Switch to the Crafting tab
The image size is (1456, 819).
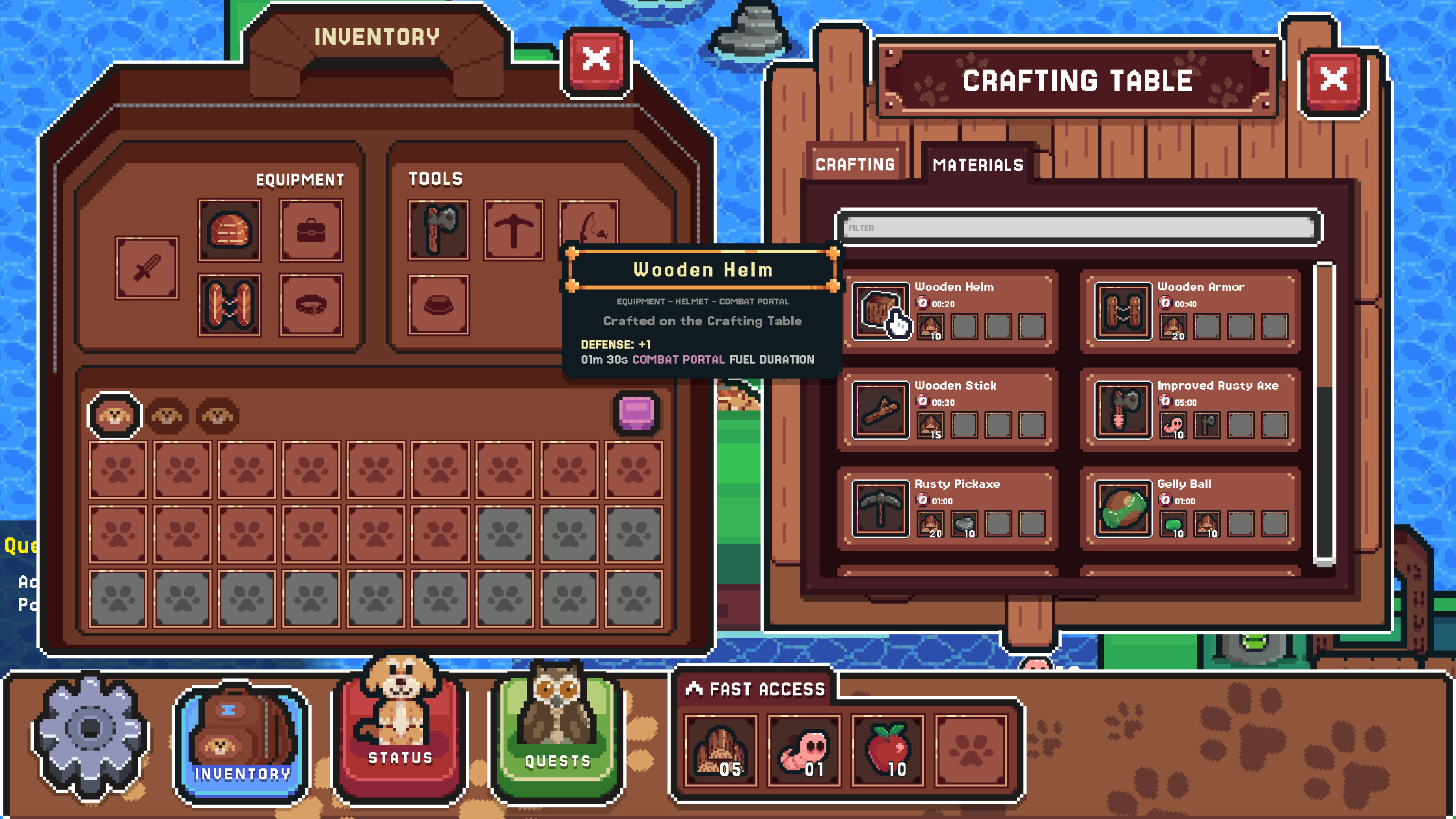pos(855,164)
